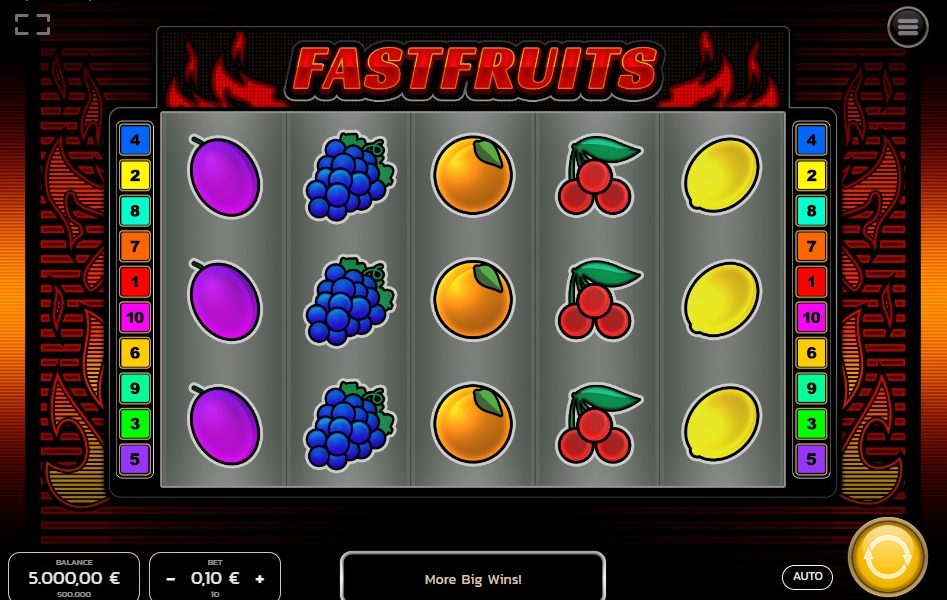Increase the bet with the plus button
This screenshot has height=600, width=947.
pyautogui.click(x=260, y=578)
